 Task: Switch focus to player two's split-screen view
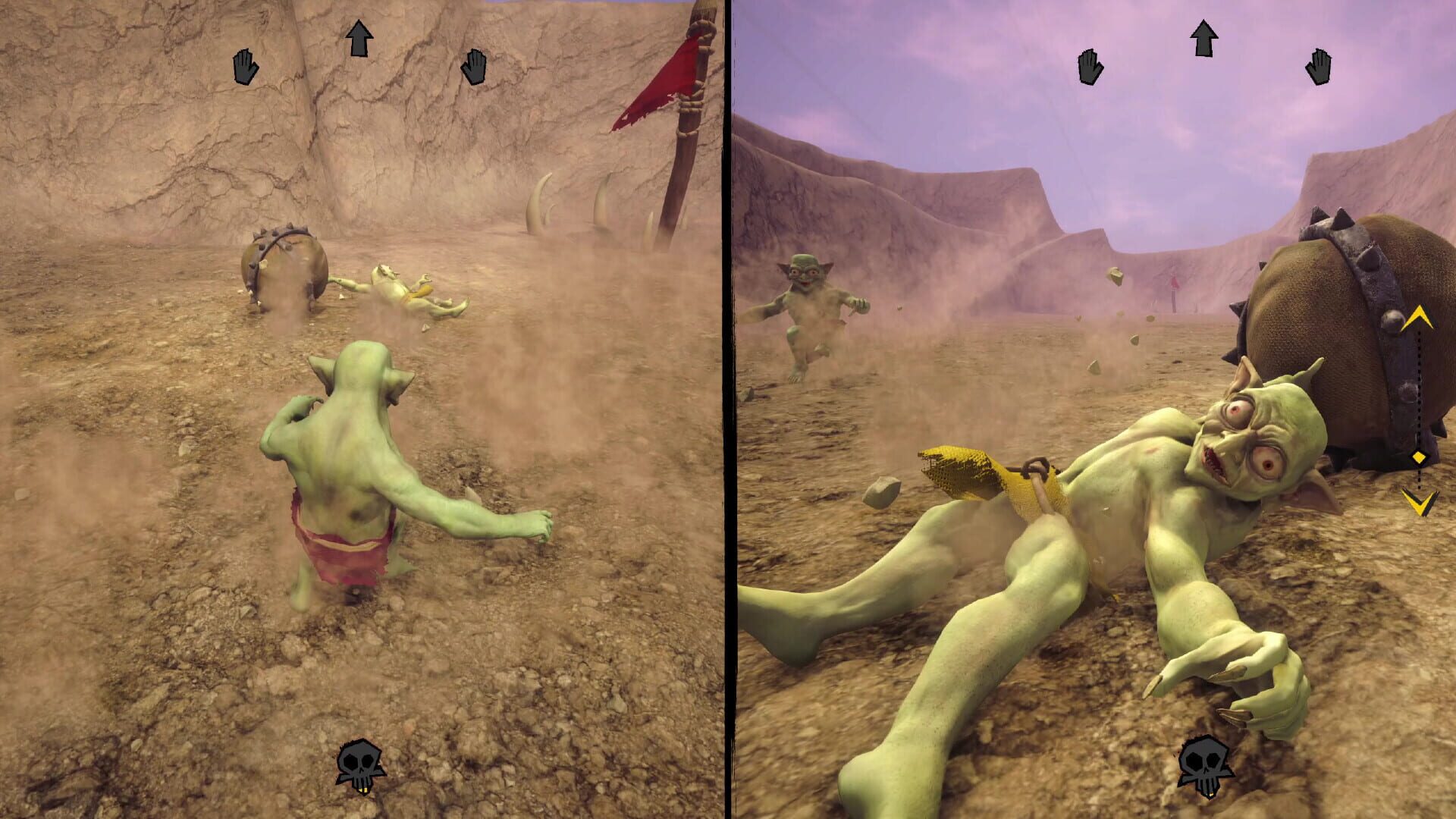(x=1092, y=409)
